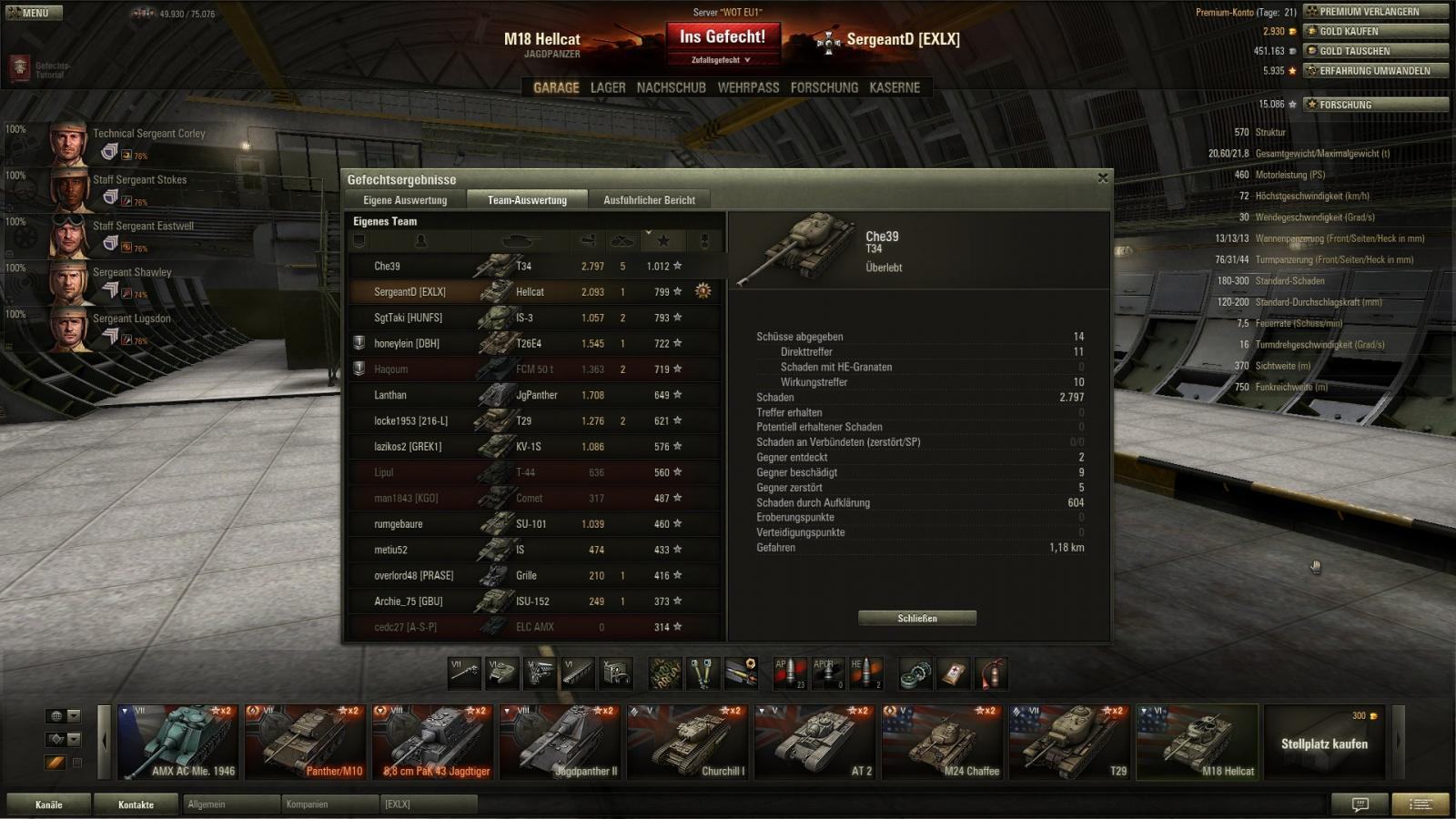Open the NACHSCHUB section

(671, 87)
